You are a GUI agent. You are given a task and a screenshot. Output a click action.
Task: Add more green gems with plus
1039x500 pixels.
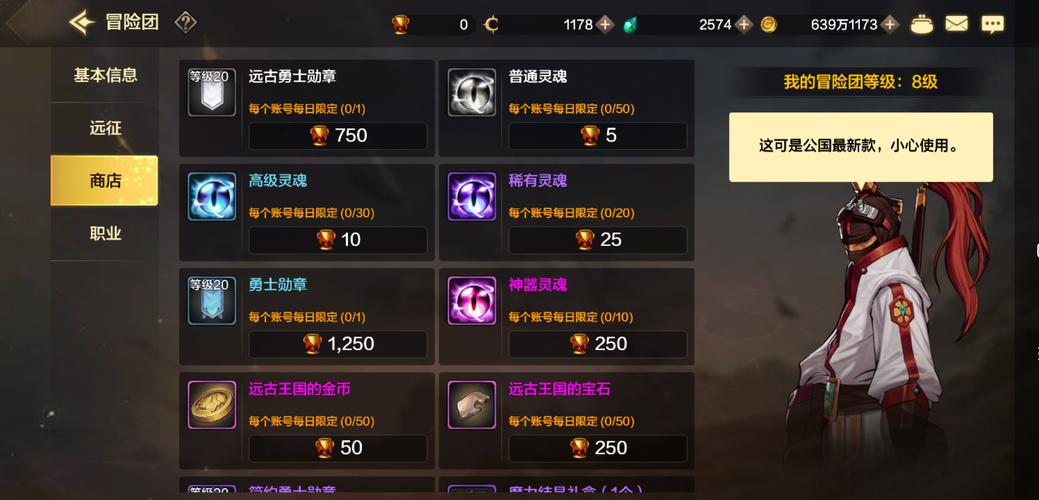click(x=744, y=24)
